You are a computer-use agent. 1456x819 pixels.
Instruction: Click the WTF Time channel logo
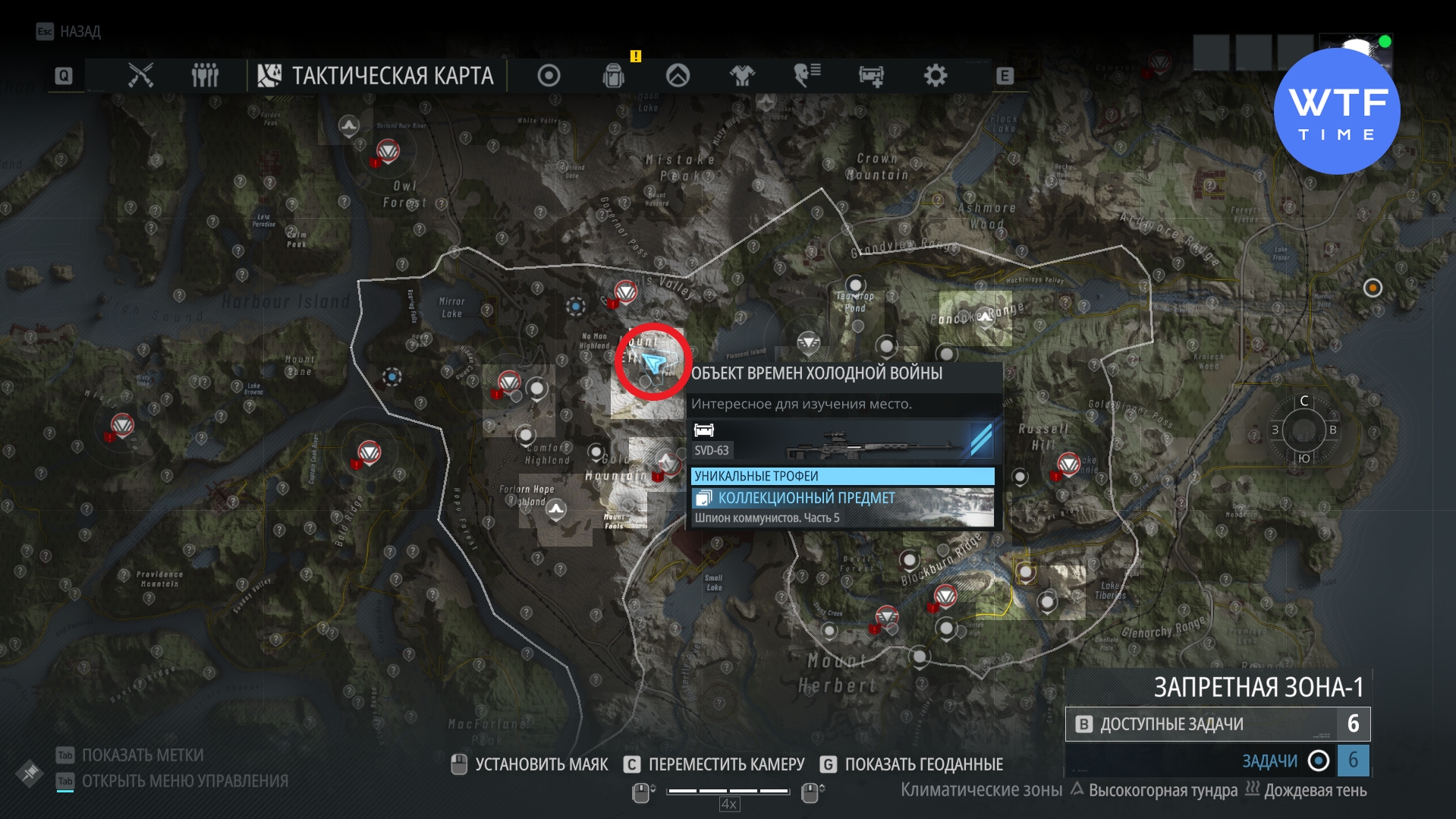click(1337, 112)
